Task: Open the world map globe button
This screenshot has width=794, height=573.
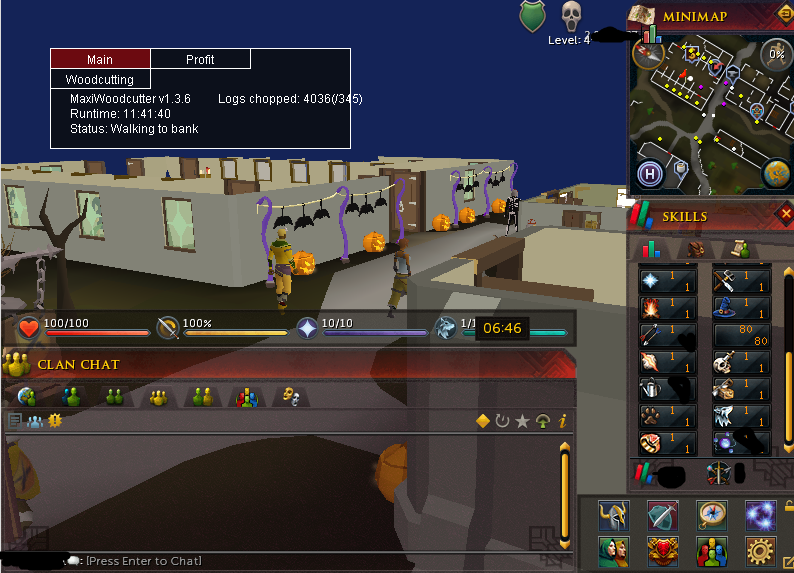Action: click(x=776, y=173)
